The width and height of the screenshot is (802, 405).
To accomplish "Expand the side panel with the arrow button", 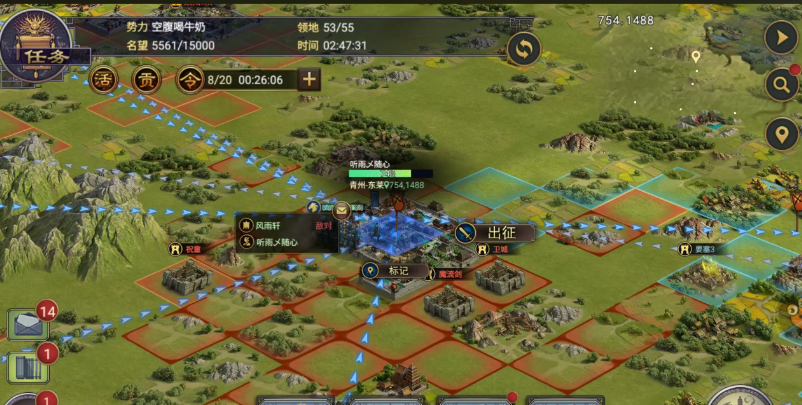I will [x=780, y=37].
